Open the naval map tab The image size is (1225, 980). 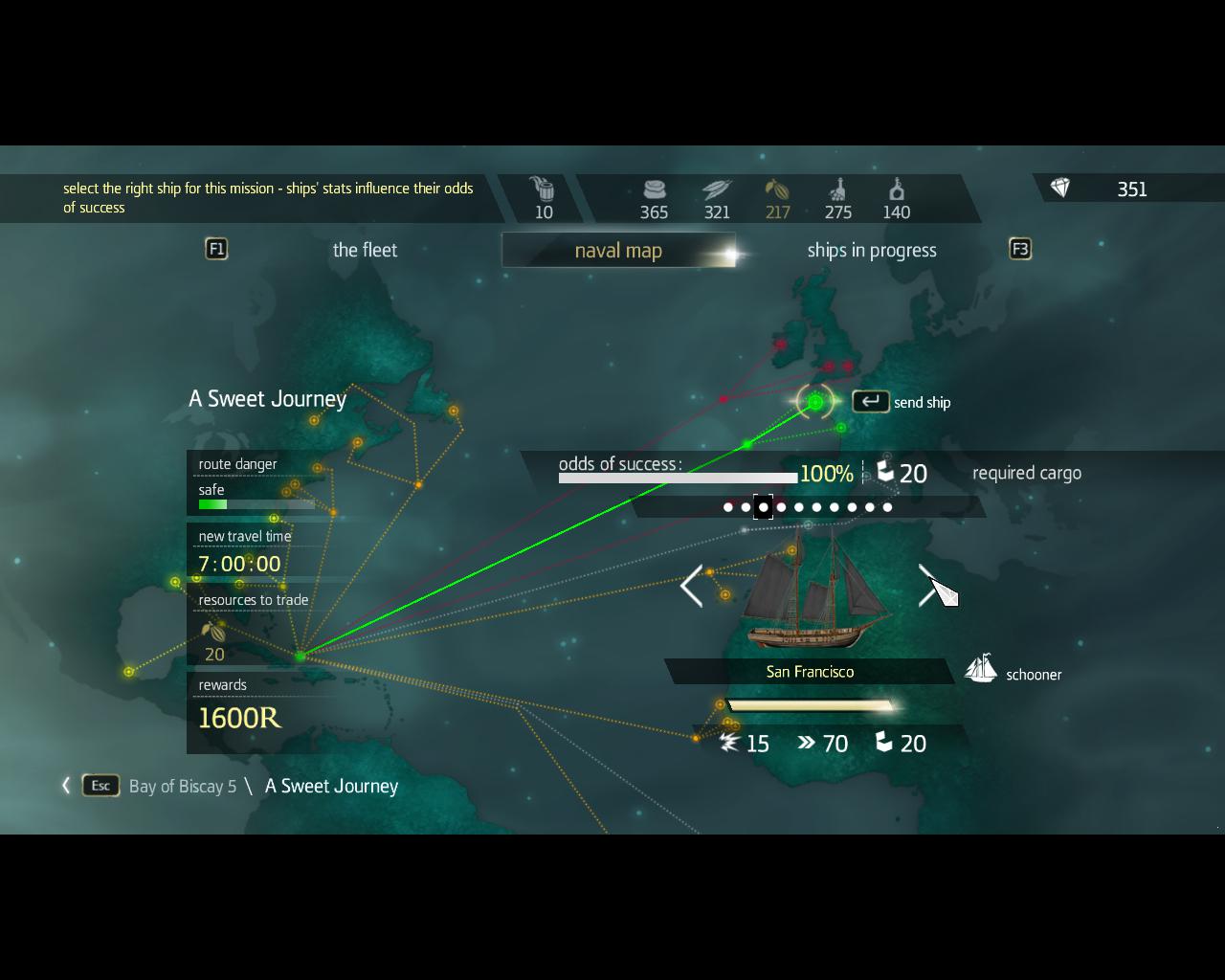[x=618, y=251]
